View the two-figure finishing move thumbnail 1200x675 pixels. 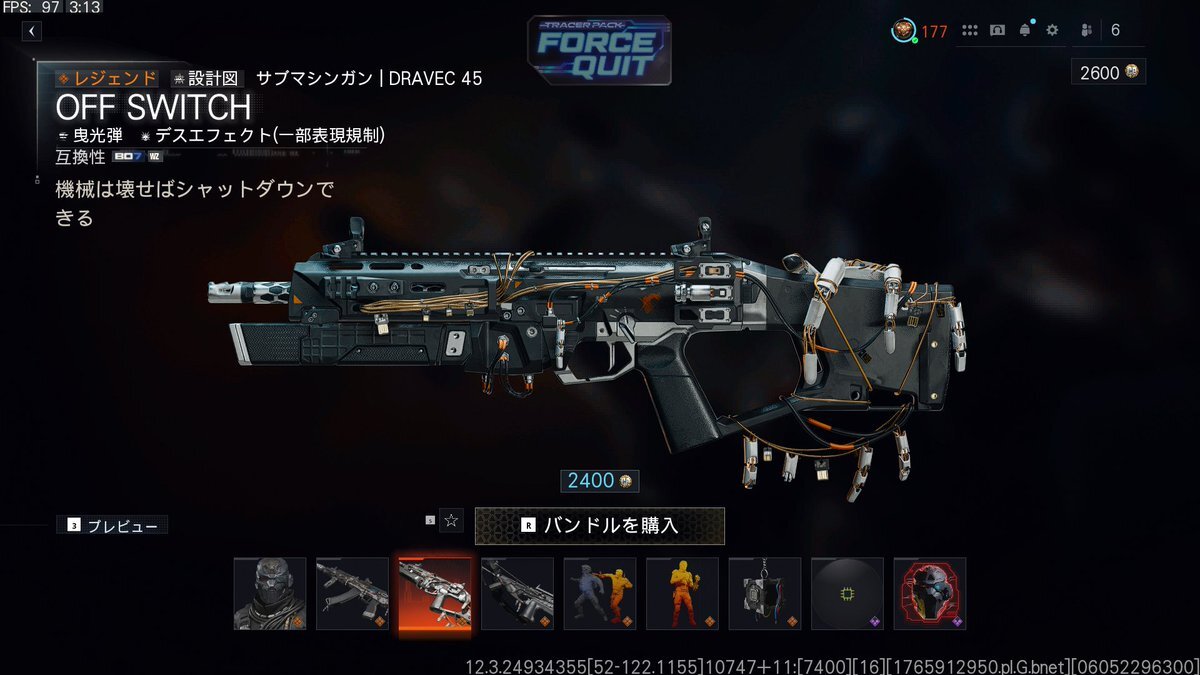(x=600, y=593)
